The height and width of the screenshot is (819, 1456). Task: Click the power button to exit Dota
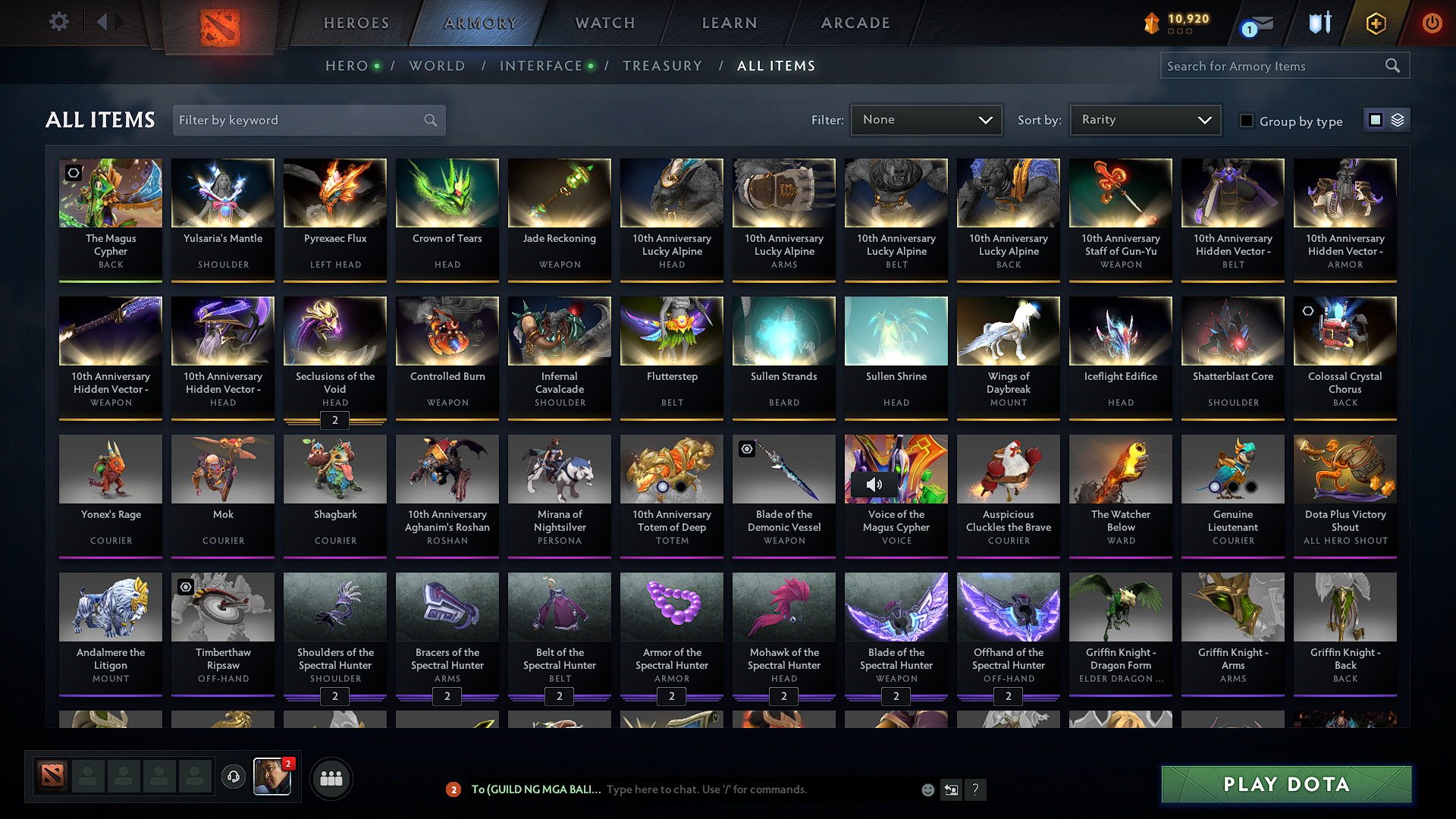(x=1432, y=23)
